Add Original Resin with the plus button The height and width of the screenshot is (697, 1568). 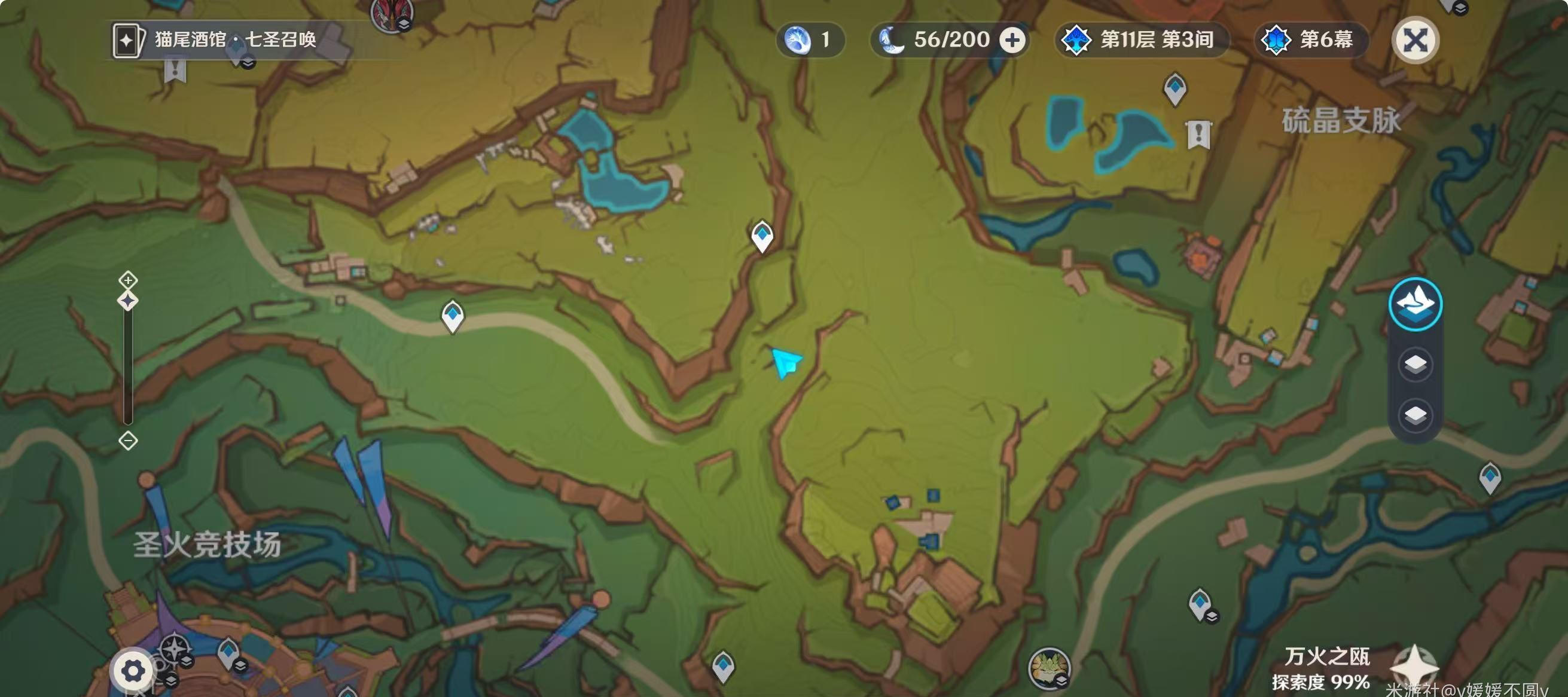click(1012, 41)
